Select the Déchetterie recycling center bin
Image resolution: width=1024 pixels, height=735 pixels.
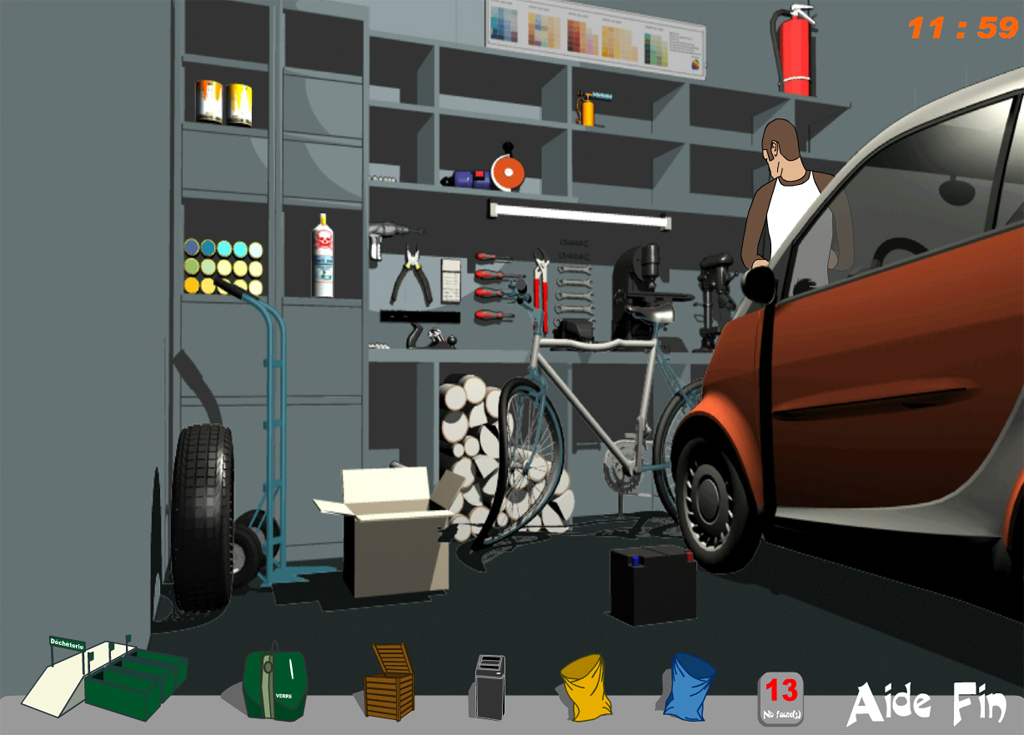(x=105, y=677)
